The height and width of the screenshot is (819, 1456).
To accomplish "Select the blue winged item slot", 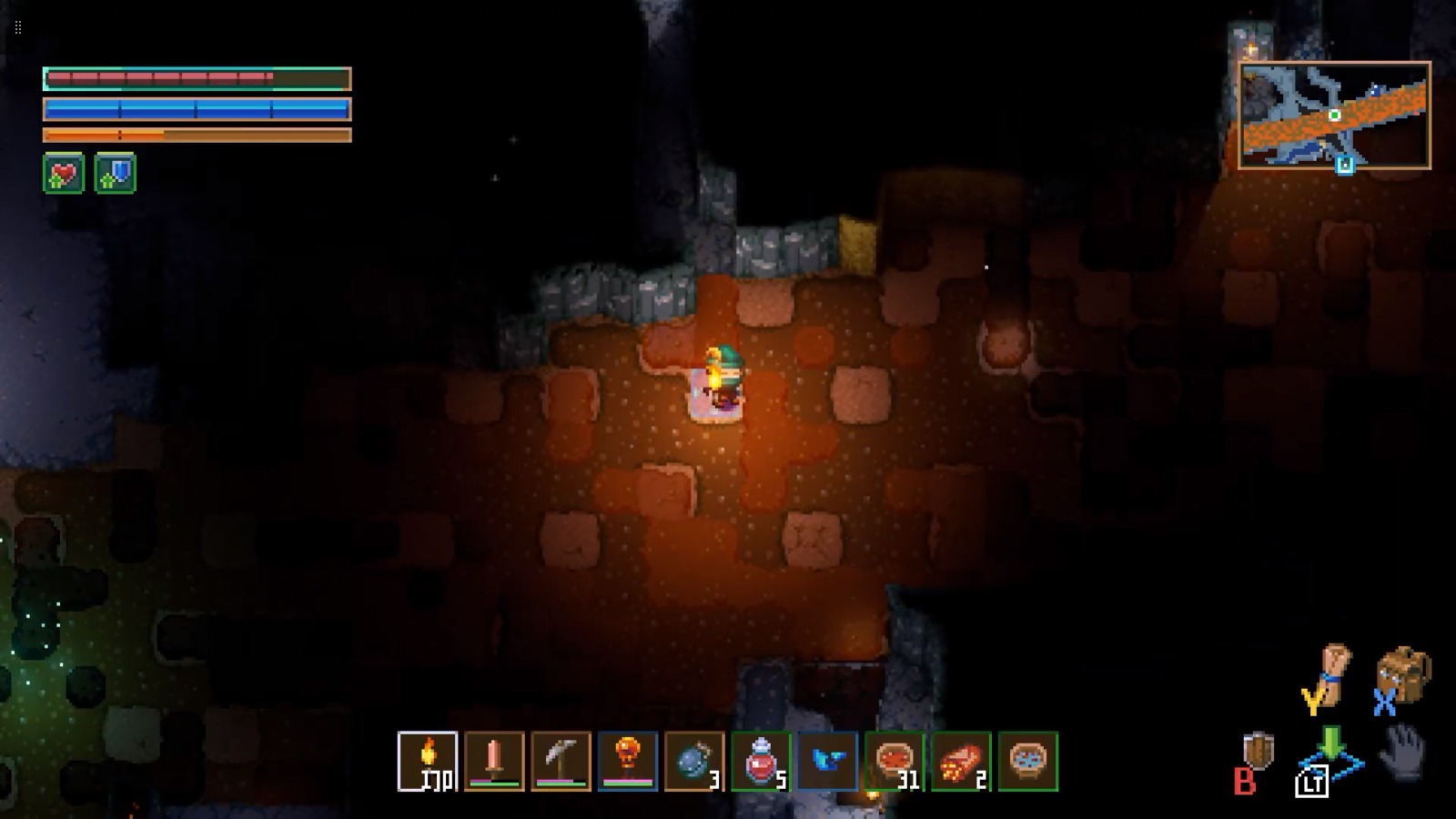I will pos(827,761).
